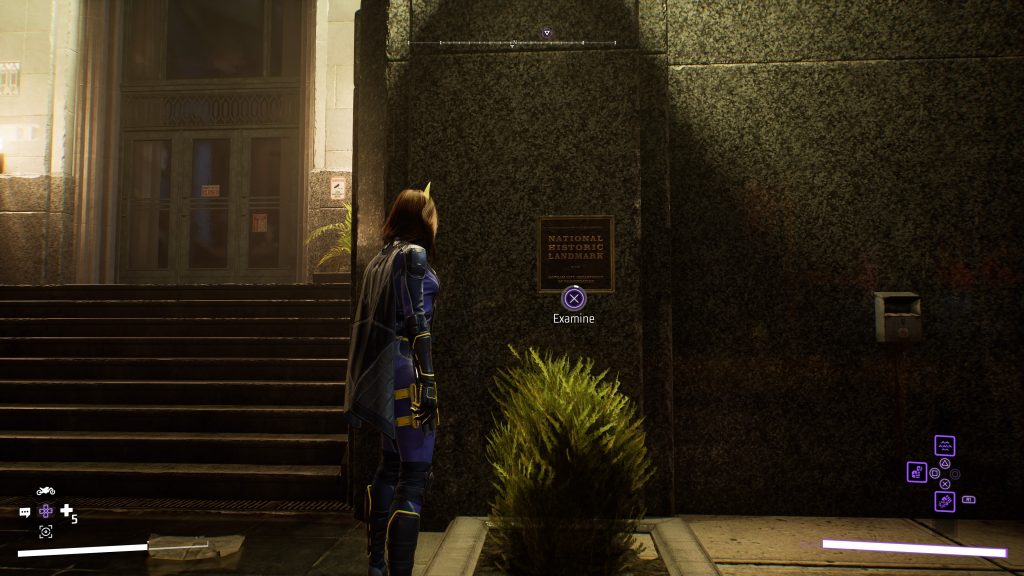Trigger the left-side purple ability icon

pyautogui.click(x=917, y=472)
